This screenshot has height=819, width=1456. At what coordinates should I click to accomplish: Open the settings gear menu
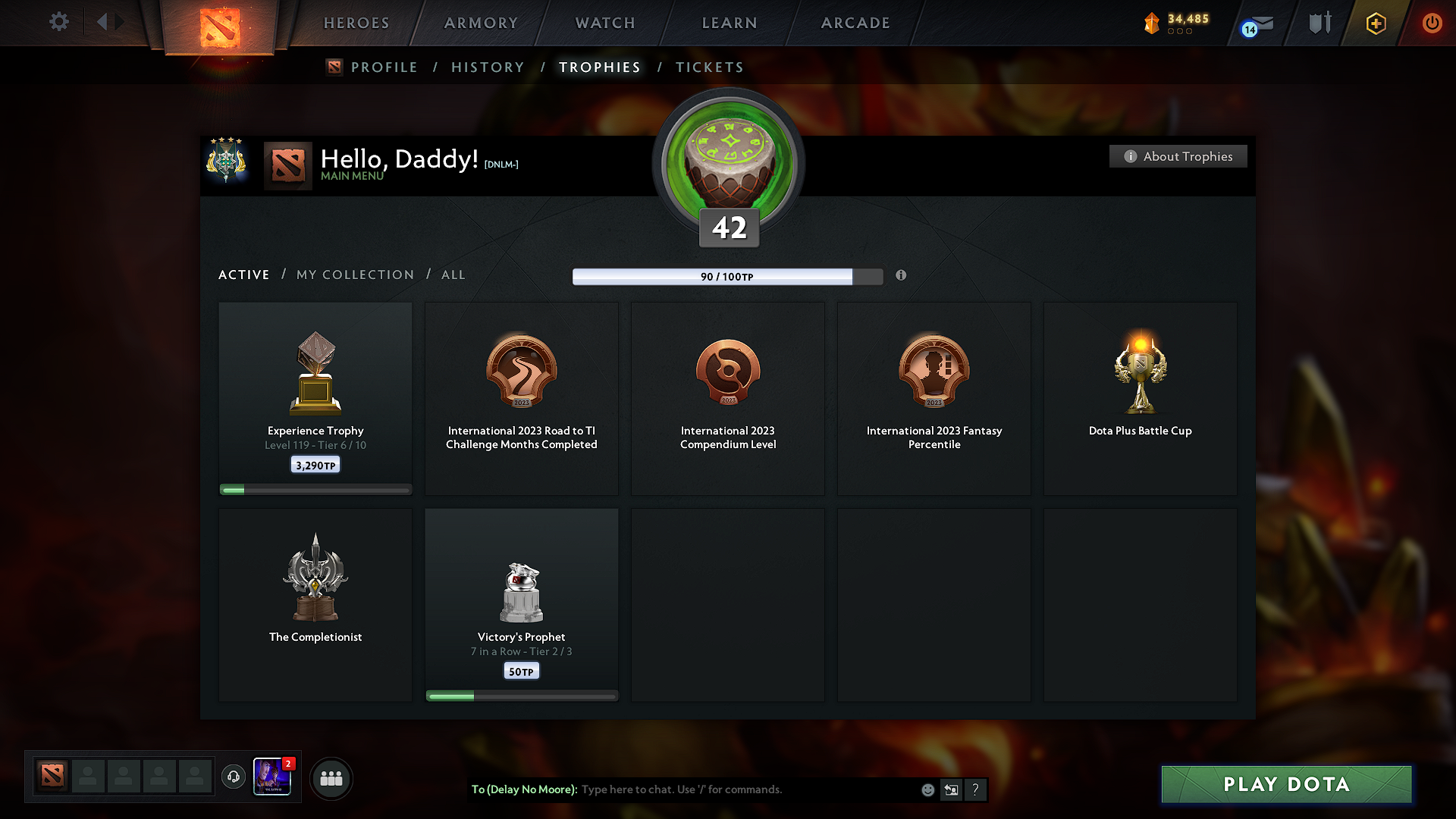(x=58, y=22)
